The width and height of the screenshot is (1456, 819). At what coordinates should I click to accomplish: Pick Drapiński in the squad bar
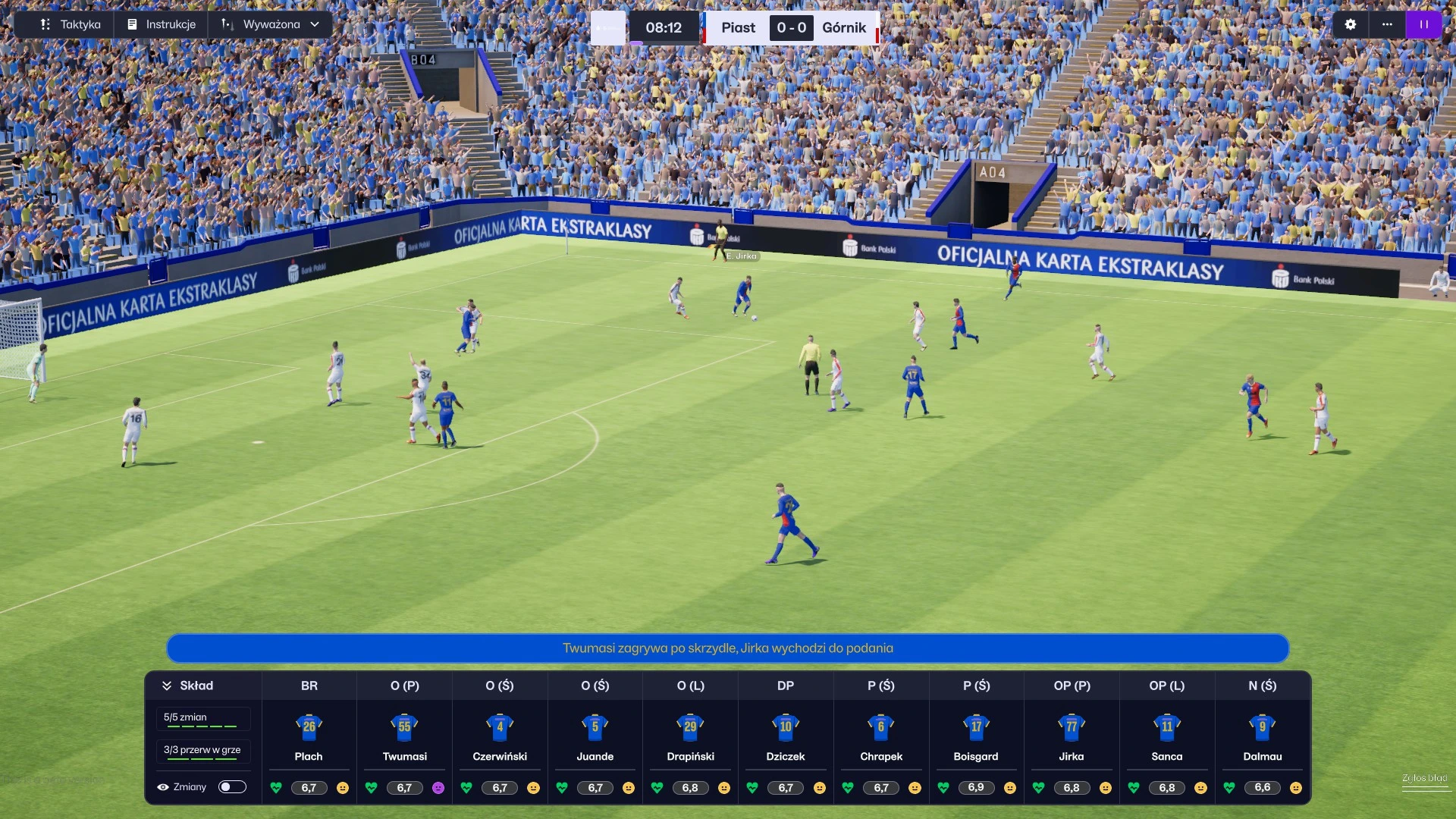pos(690,736)
